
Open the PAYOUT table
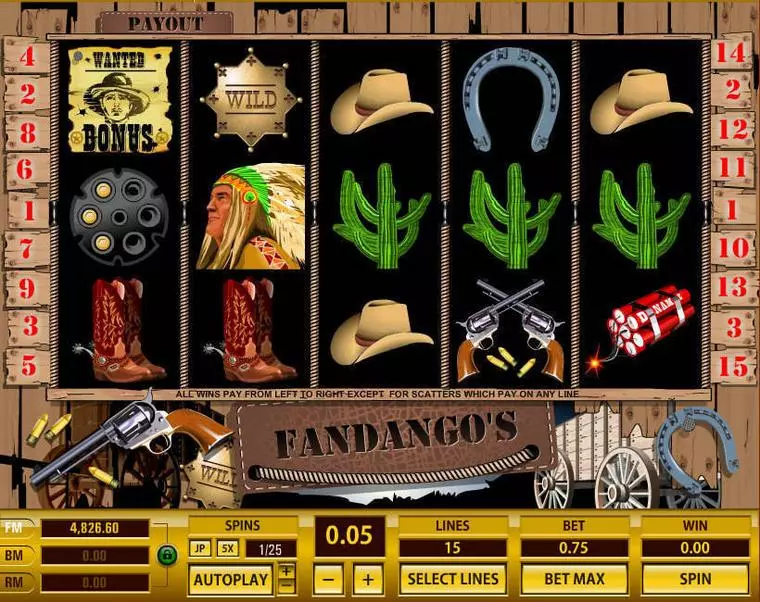(166, 23)
